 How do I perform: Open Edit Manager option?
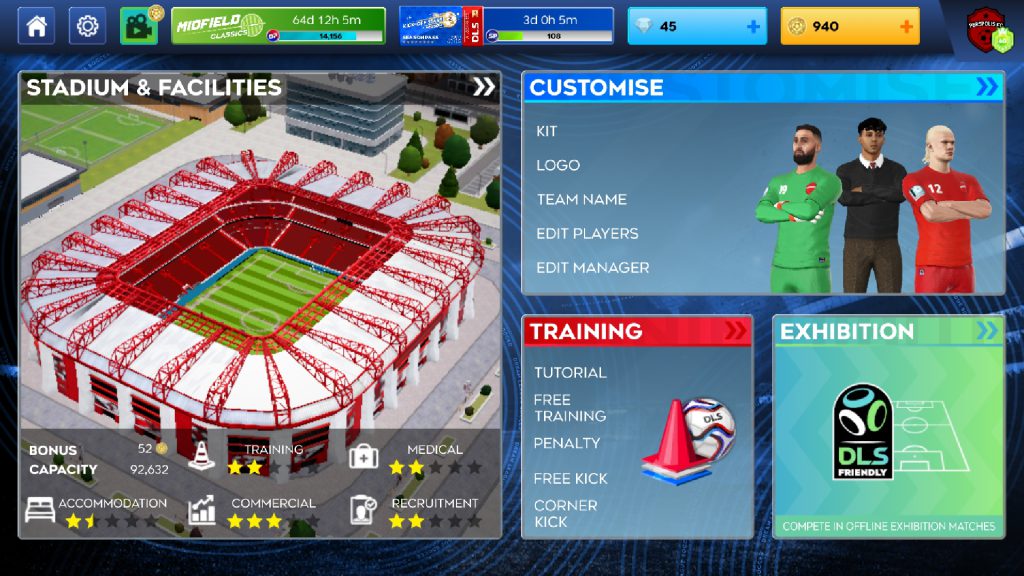click(593, 267)
